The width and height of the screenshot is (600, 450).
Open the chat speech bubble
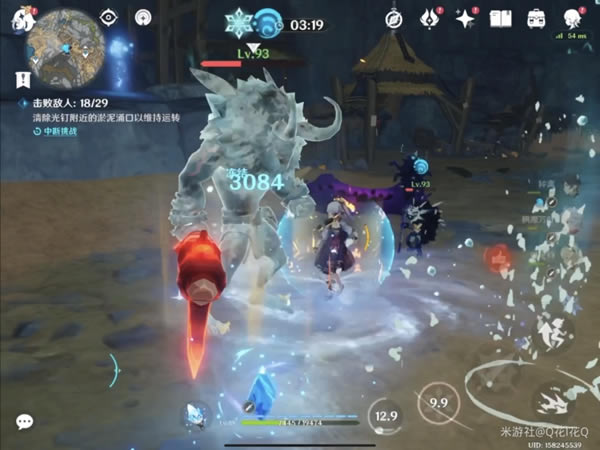coord(24,421)
